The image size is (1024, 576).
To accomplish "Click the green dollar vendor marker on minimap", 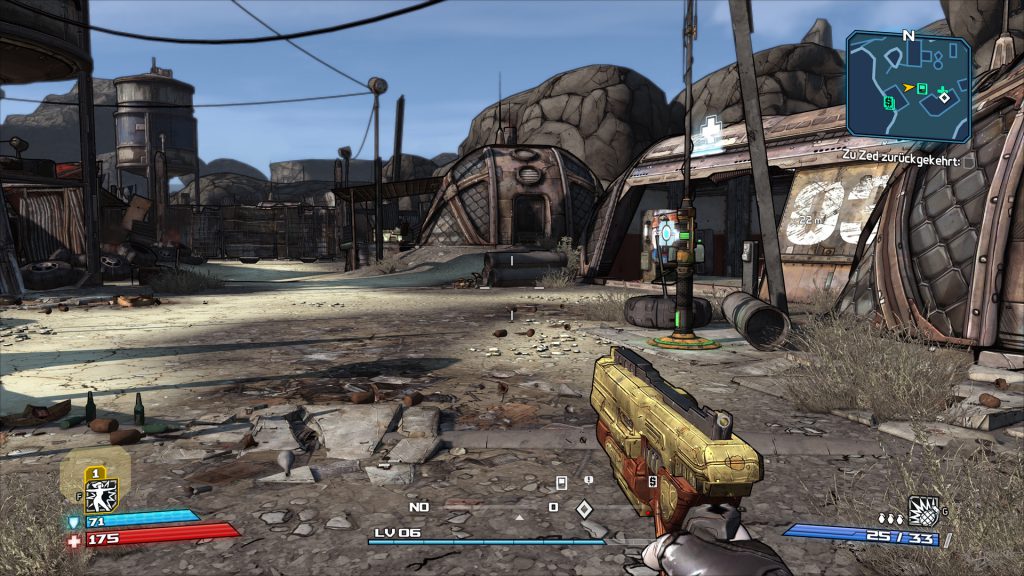I will [x=889, y=101].
